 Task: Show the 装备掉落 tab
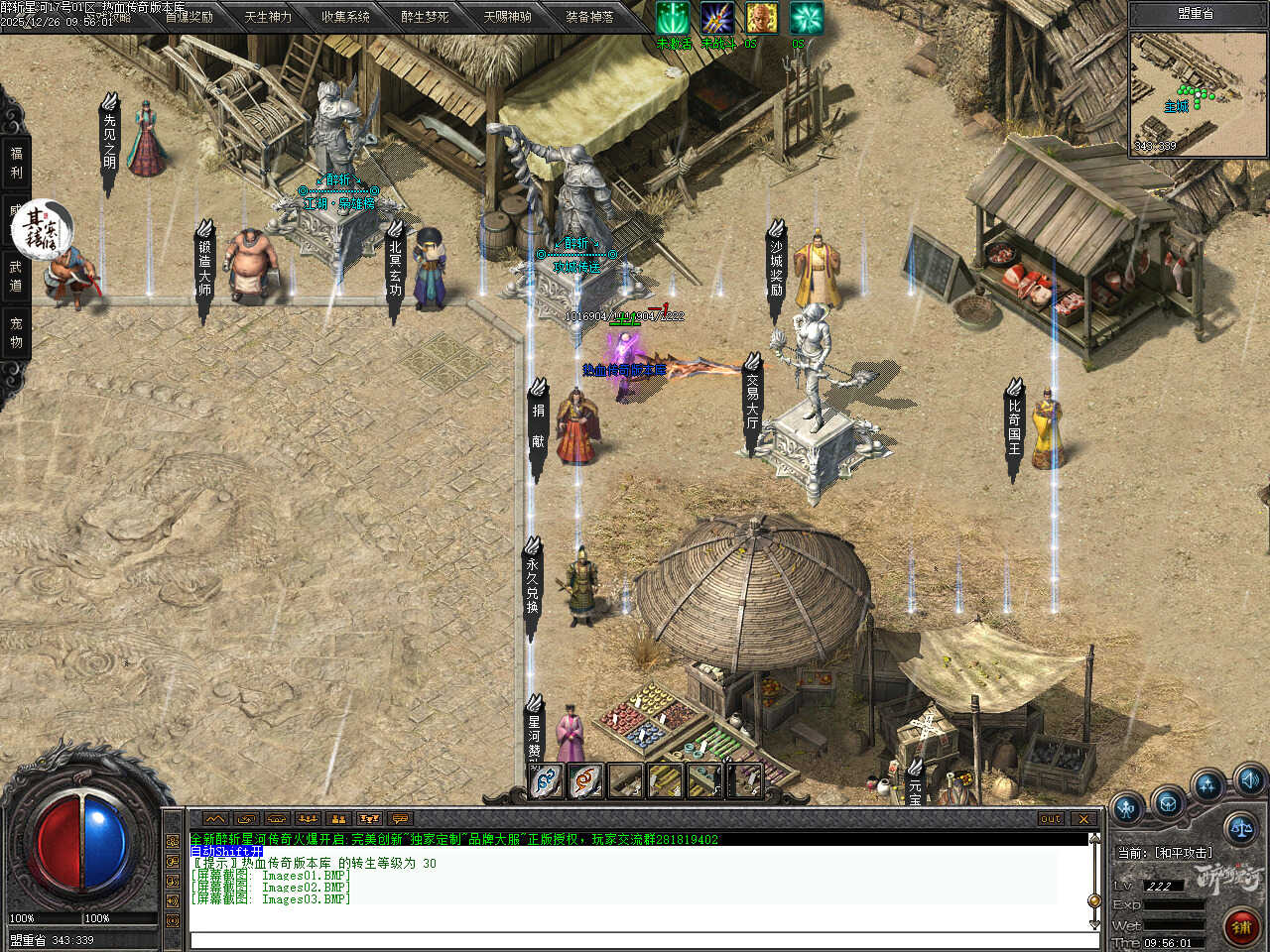point(589,17)
